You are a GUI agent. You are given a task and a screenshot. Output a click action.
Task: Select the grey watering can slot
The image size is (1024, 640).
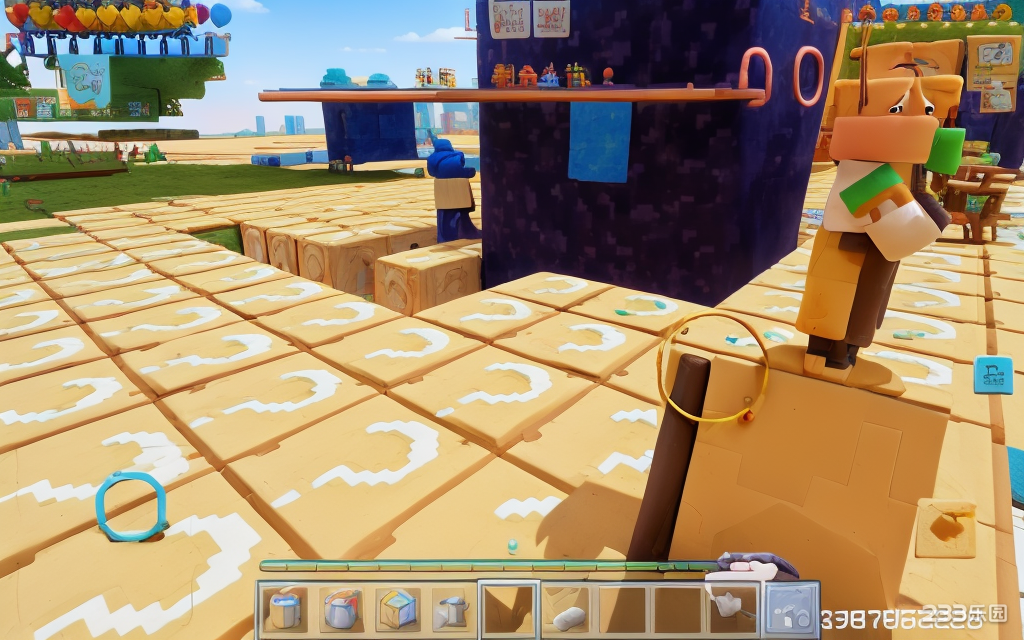click(x=452, y=609)
